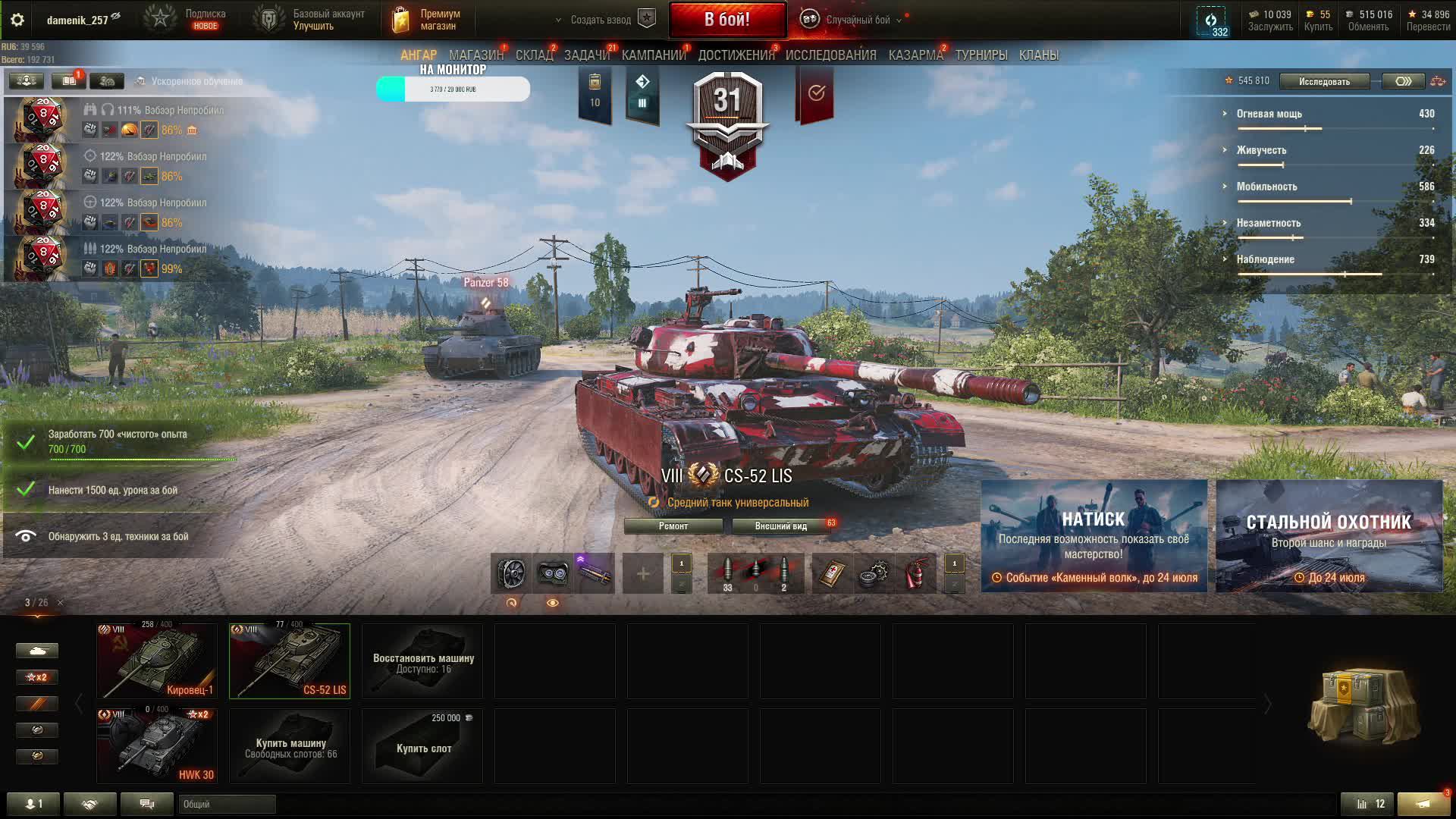
Task: Switch to the МАГАЗИН tab
Action: (x=475, y=55)
